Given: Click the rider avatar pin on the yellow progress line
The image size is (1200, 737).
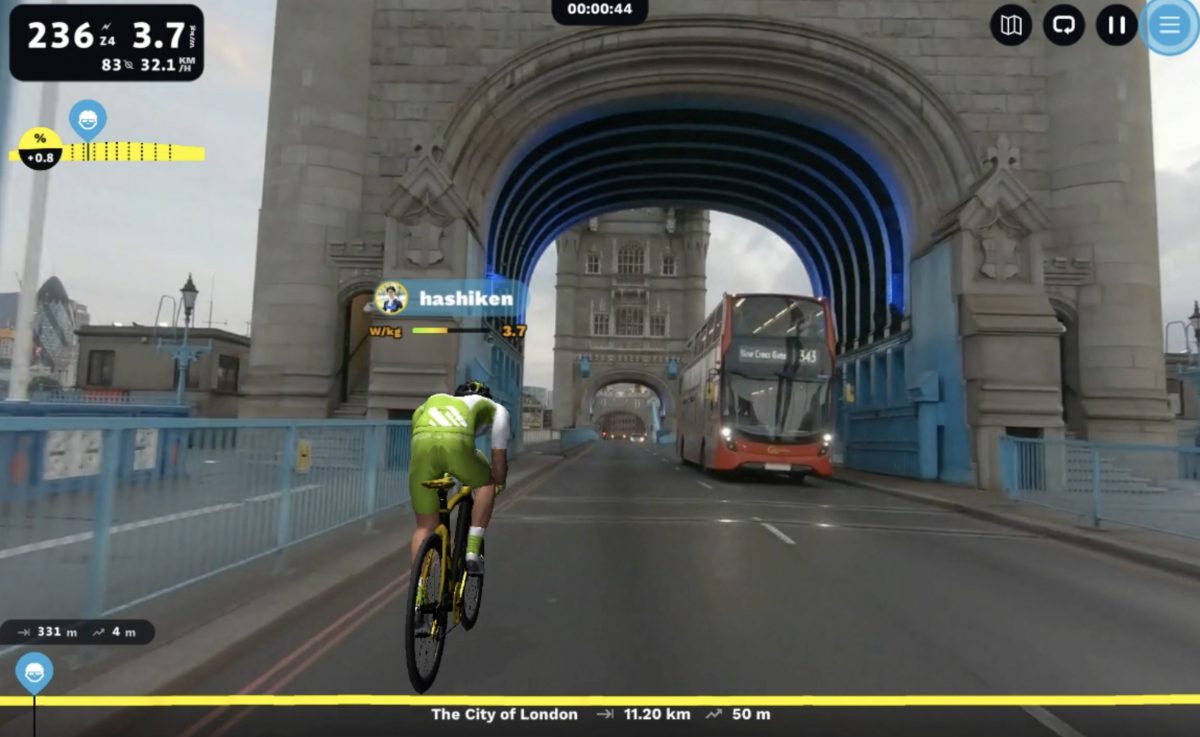Looking at the screenshot, I should 34,672.
